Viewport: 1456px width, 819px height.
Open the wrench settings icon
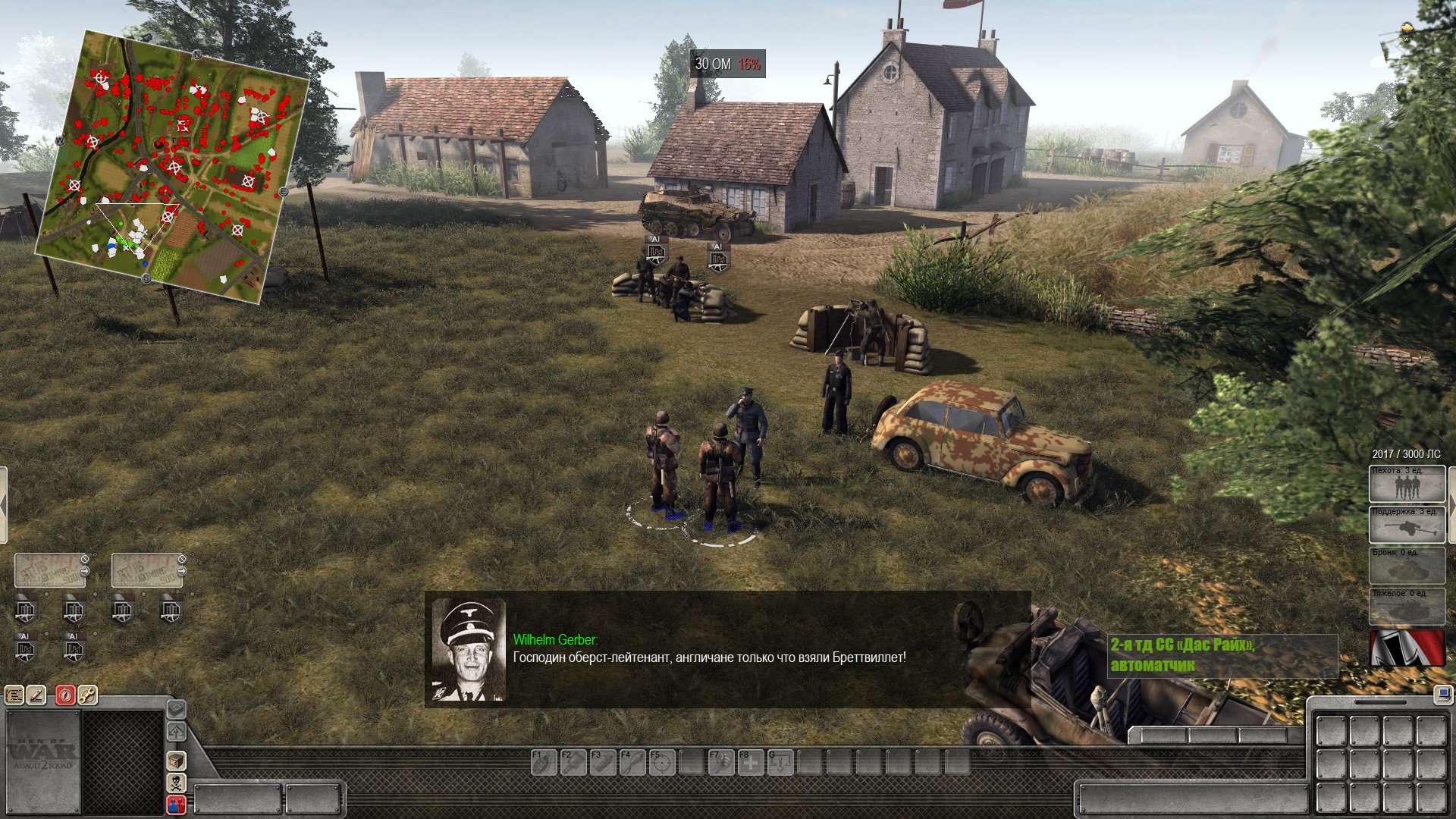(87, 695)
